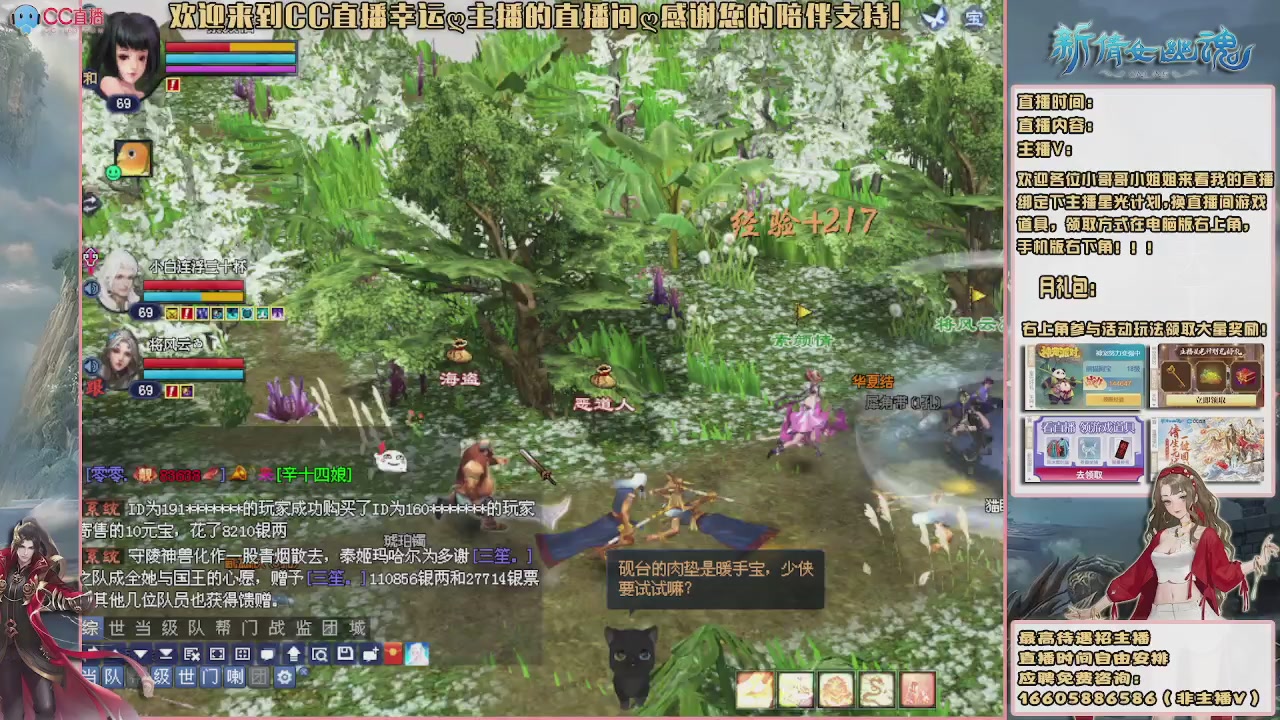Viewport: 1280px width, 720px height.
Task: Click the 立即领取 claim reward button
Action: [x=1210, y=400]
